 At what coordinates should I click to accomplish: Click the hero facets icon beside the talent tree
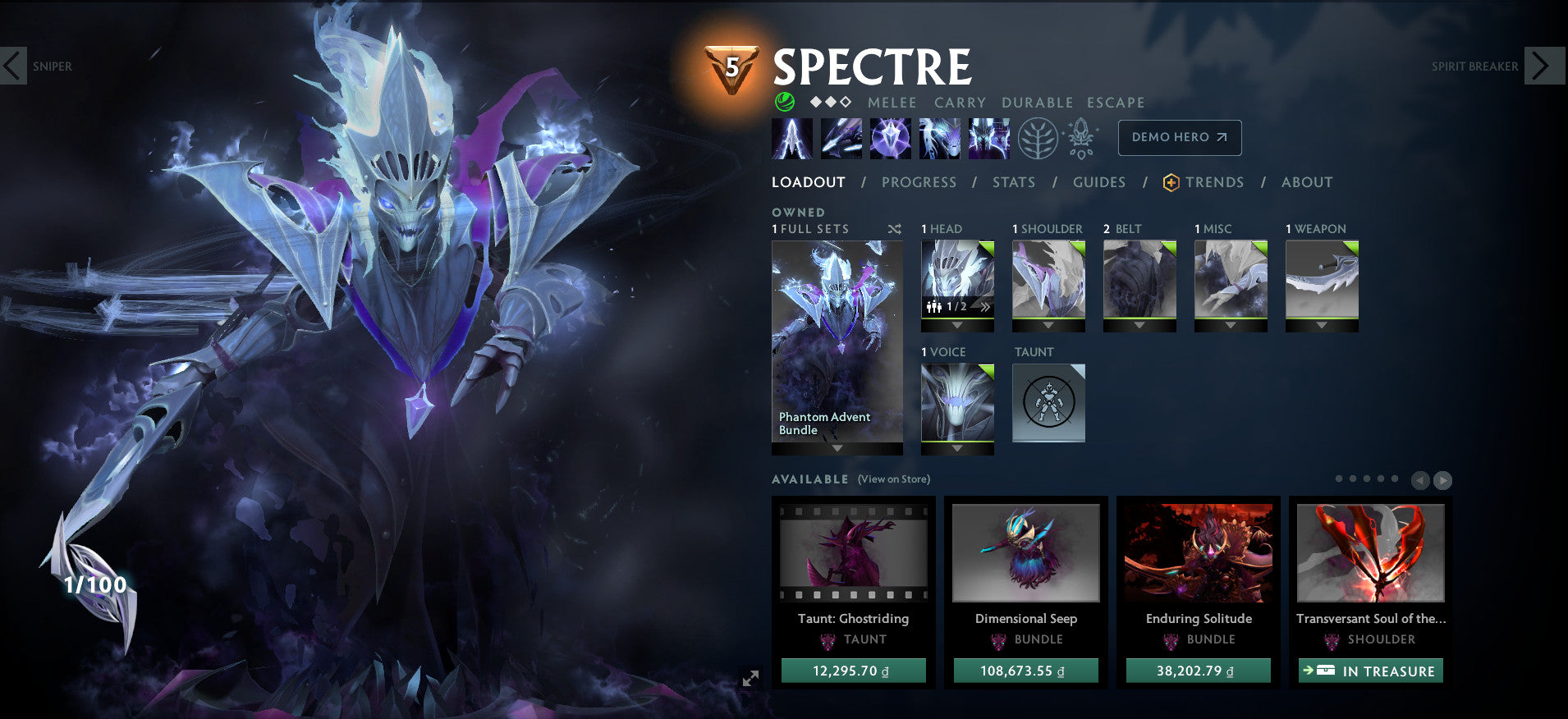pyautogui.click(x=1080, y=138)
